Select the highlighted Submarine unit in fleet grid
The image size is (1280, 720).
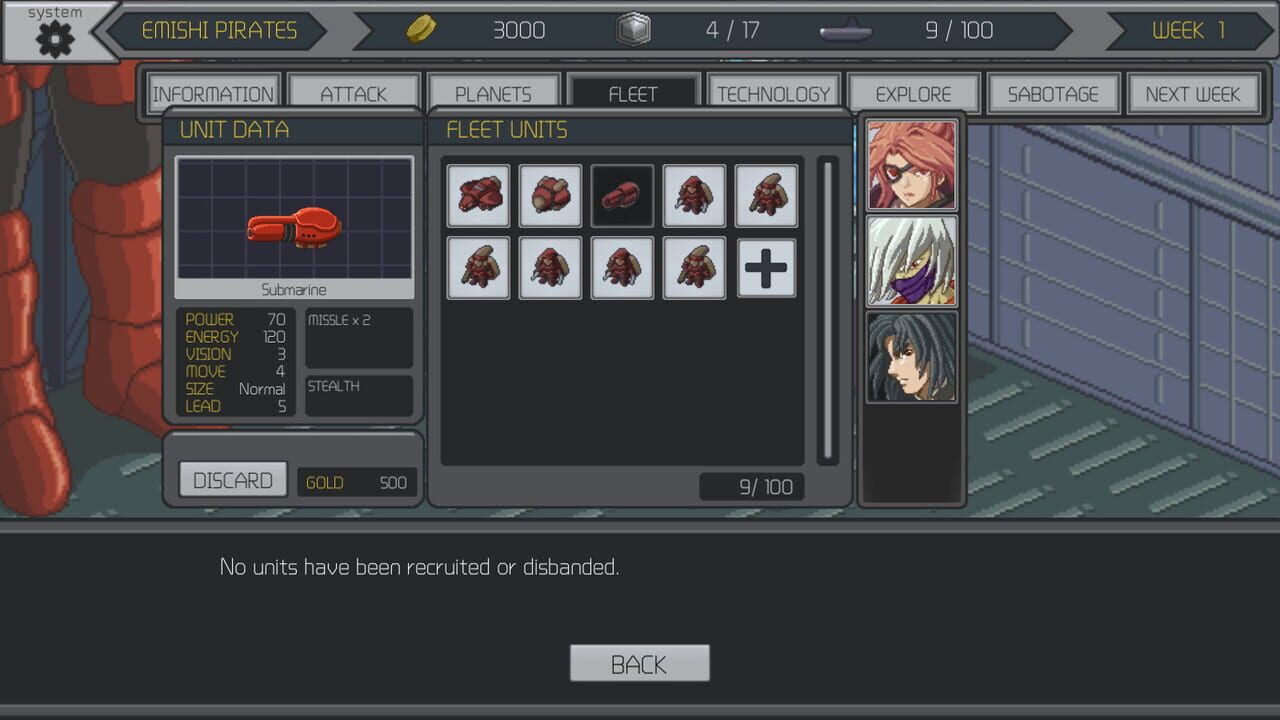coord(622,196)
